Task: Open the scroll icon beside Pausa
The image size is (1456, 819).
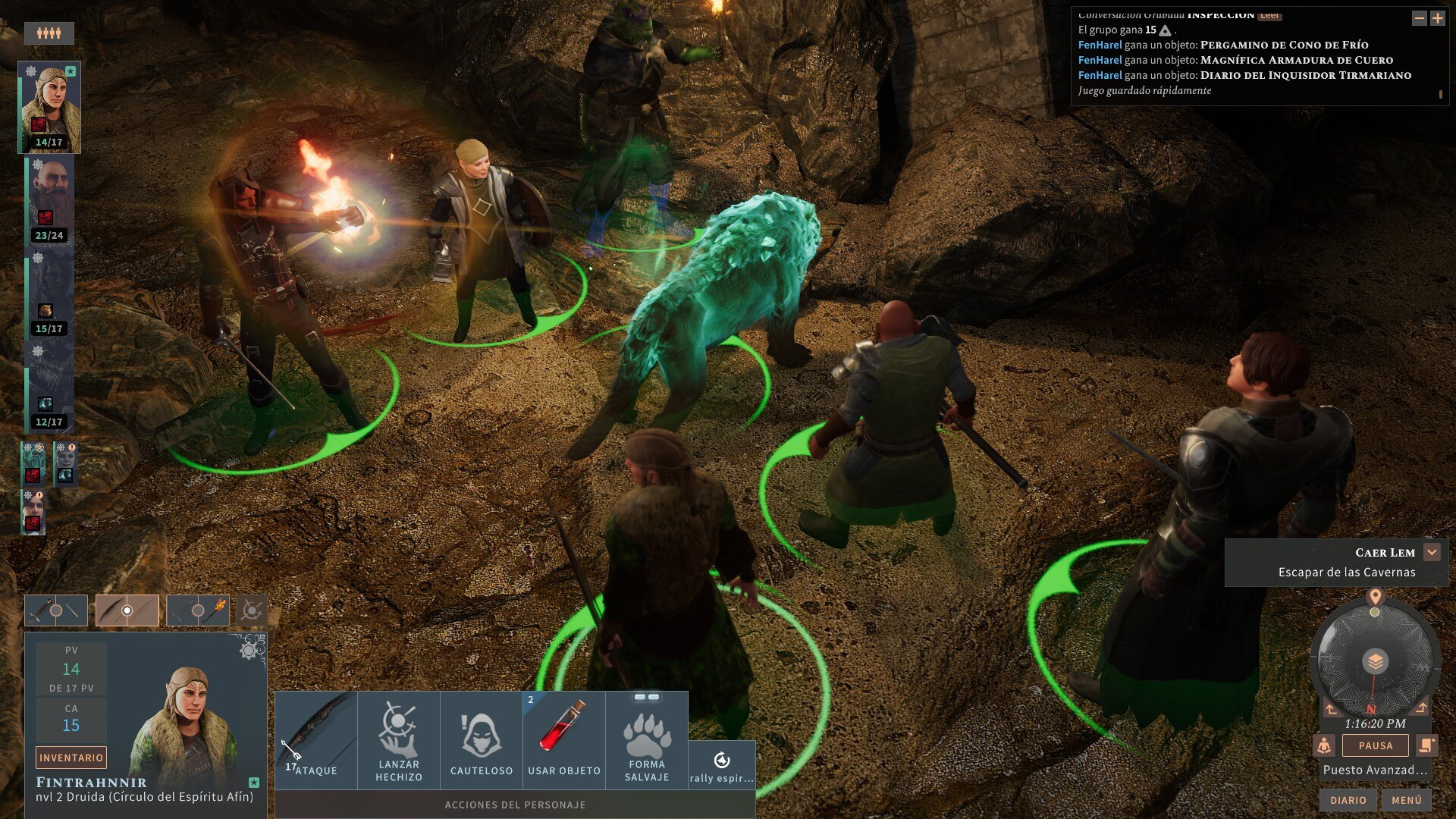Action: pyautogui.click(x=1426, y=745)
